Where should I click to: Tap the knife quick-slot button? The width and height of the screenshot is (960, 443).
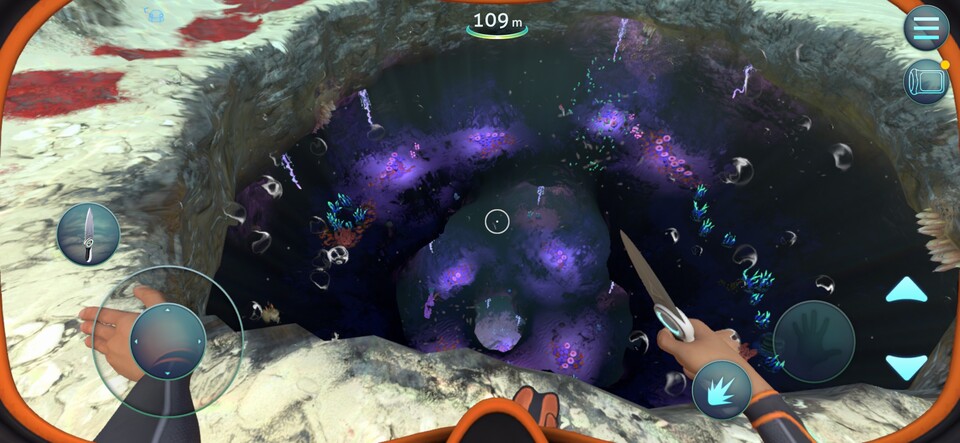(88, 233)
